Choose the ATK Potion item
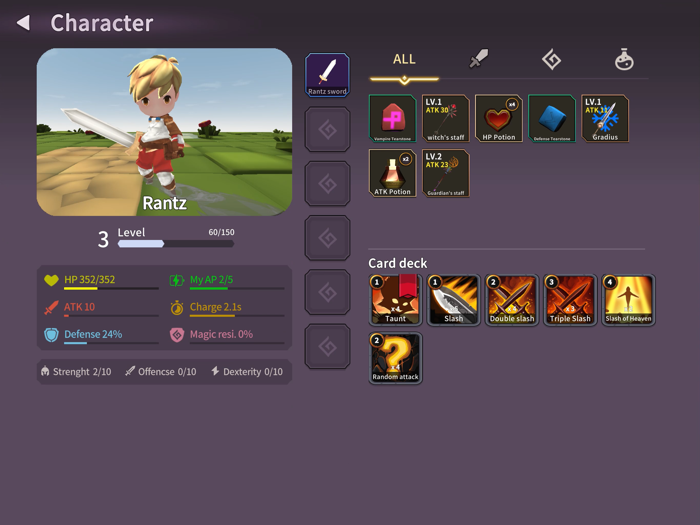Image resolution: width=700 pixels, height=525 pixels. tap(392, 173)
